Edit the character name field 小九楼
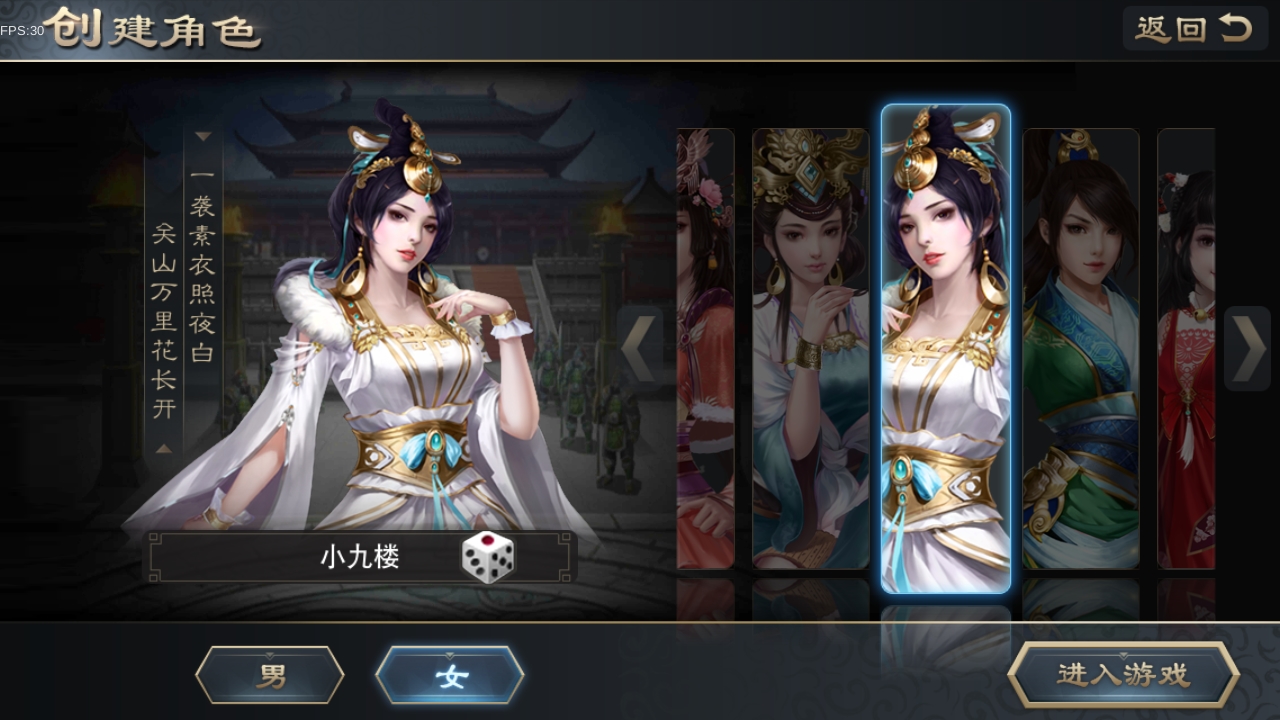1280x720 pixels. (360, 558)
